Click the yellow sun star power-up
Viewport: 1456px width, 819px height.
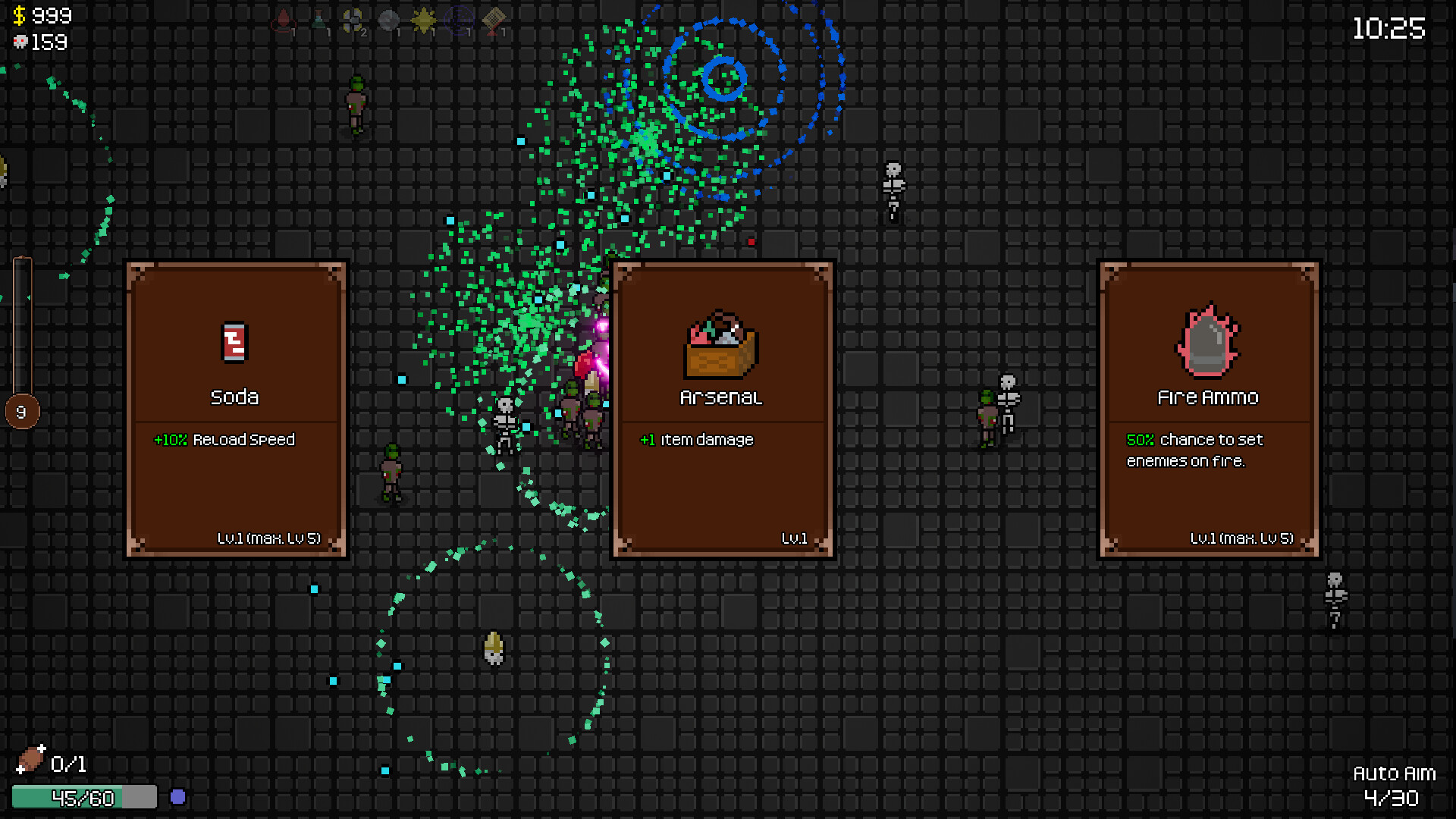click(423, 20)
